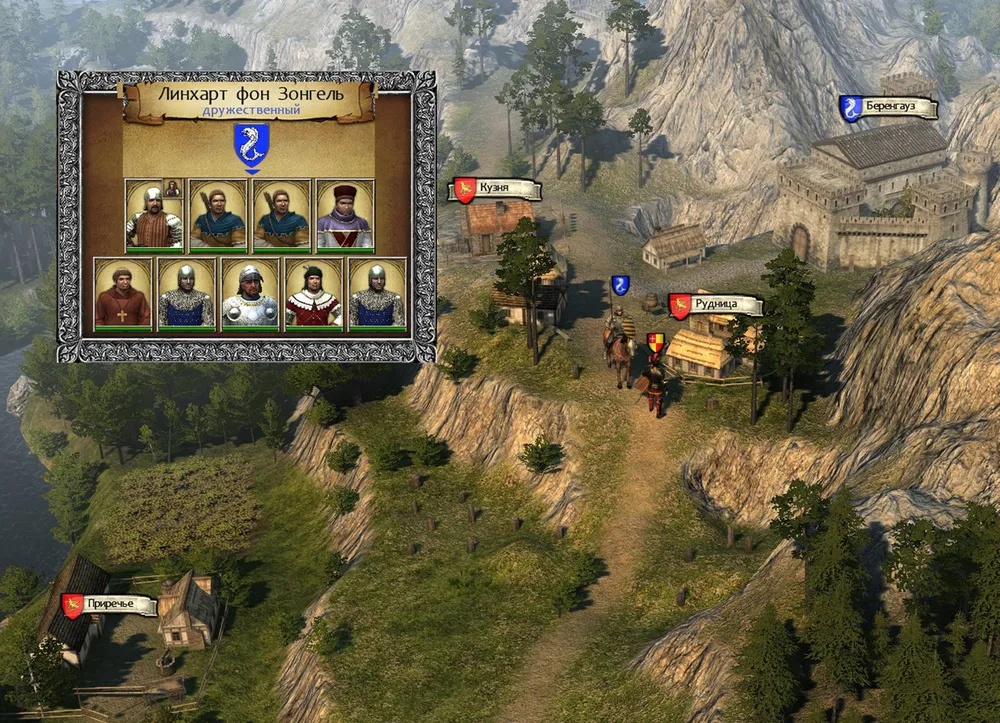This screenshot has width=1000, height=723.
Task: Pick the red-clad man with feathered cap
Action: (313, 294)
